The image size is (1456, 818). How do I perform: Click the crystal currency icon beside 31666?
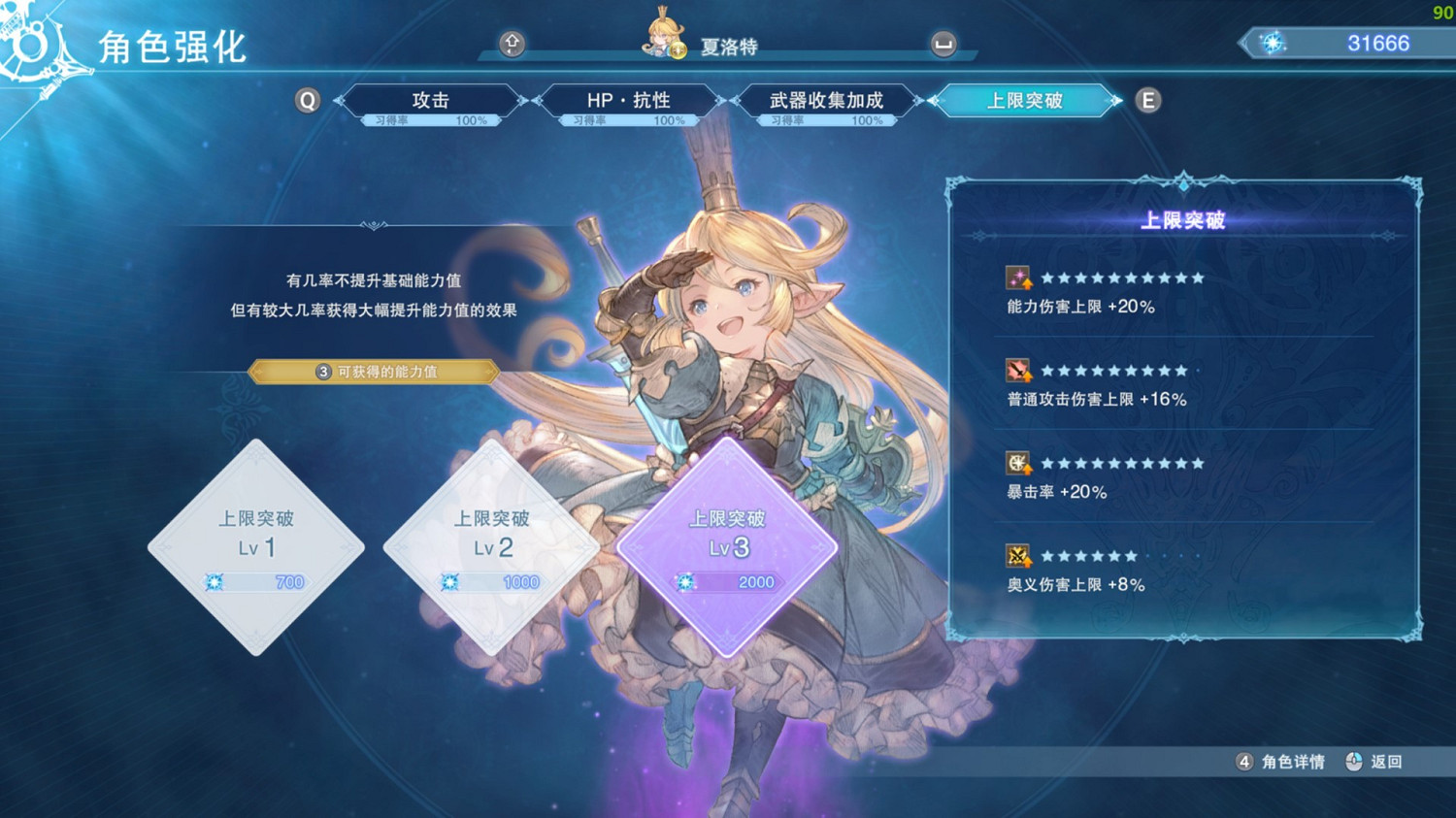point(1274,42)
